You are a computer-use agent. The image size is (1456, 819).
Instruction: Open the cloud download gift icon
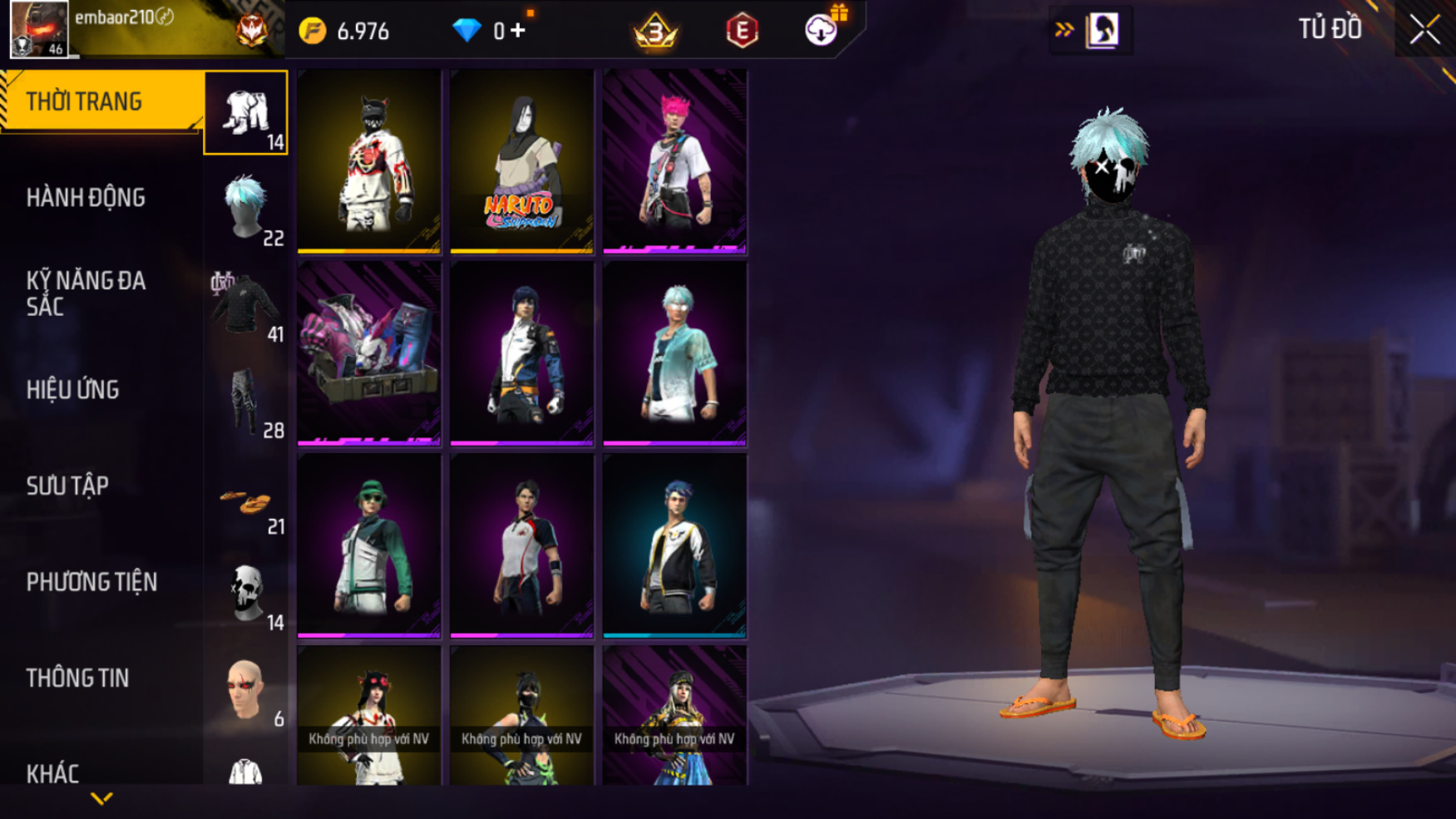coord(821,30)
